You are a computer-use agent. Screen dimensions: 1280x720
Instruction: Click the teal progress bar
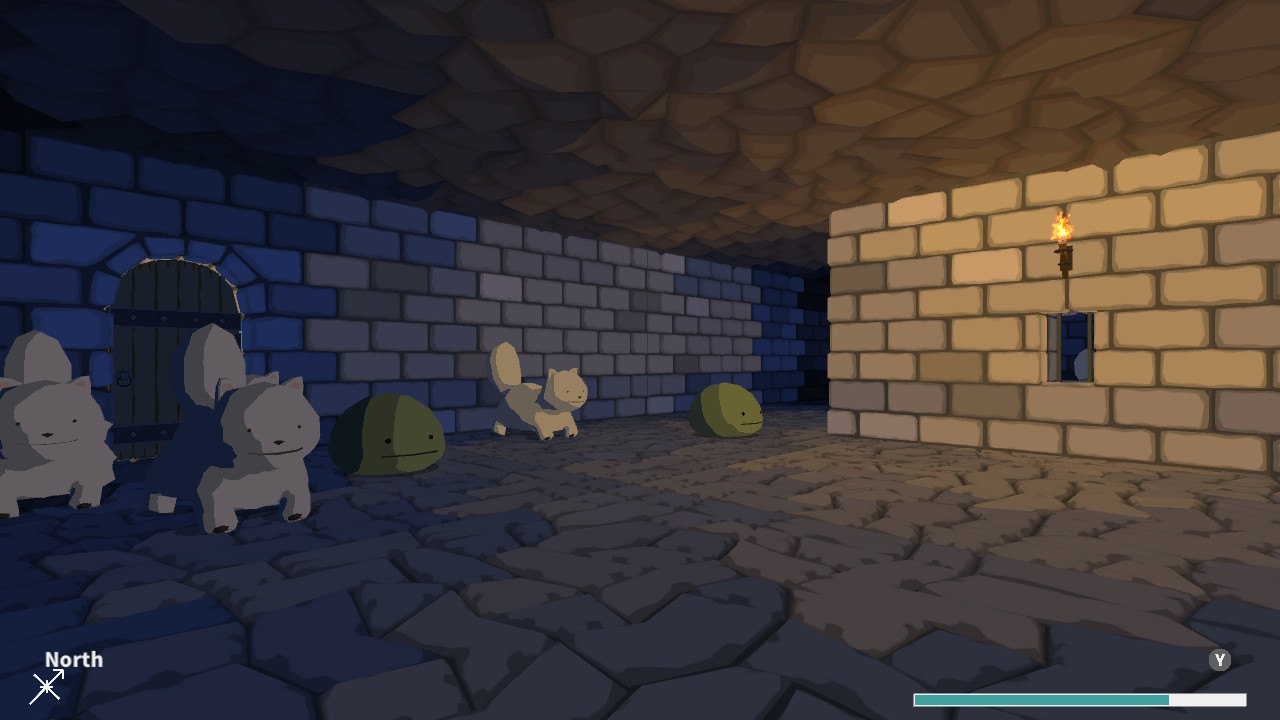[x=1040, y=700]
